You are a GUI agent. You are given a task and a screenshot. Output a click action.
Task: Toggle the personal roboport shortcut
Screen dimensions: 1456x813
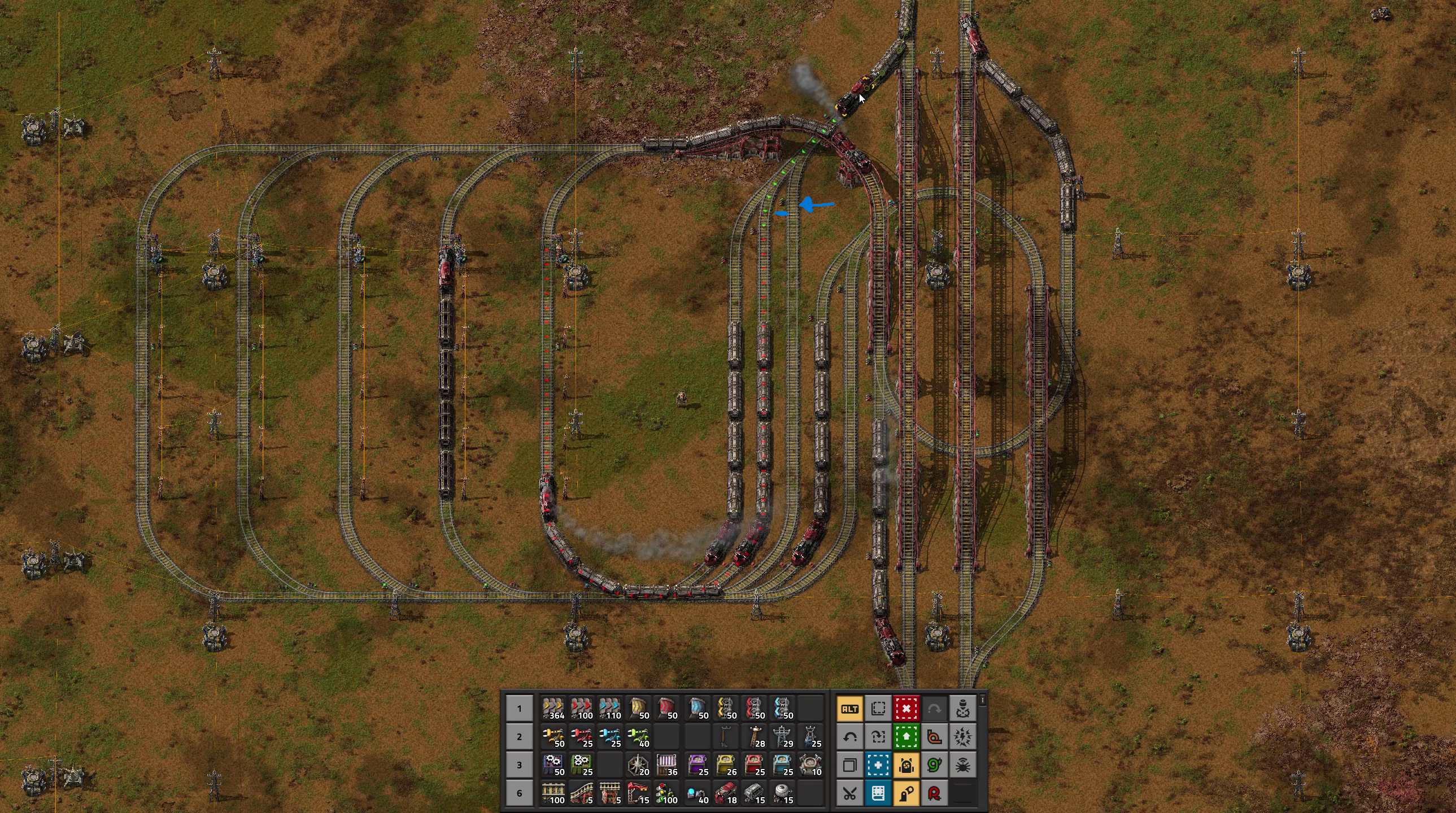click(x=906, y=765)
